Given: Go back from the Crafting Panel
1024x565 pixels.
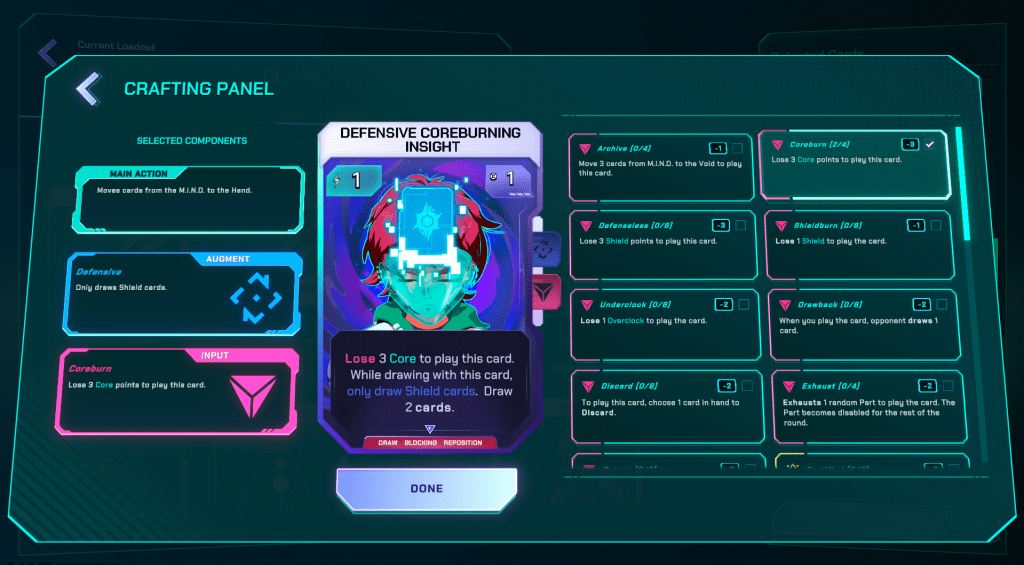Looking at the screenshot, I should tap(87, 89).
